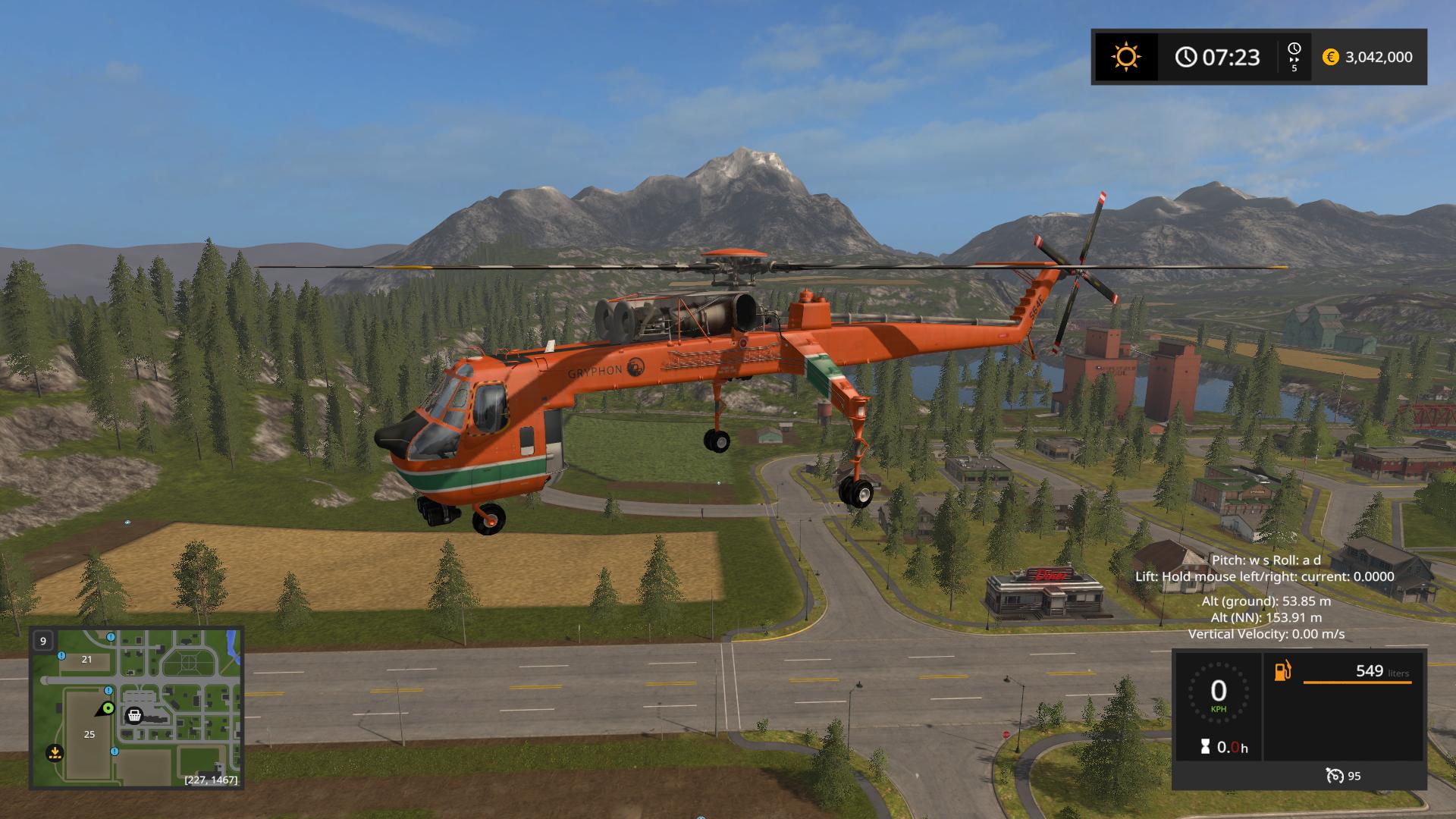Click the sun weather icon

click(x=1125, y=57)
